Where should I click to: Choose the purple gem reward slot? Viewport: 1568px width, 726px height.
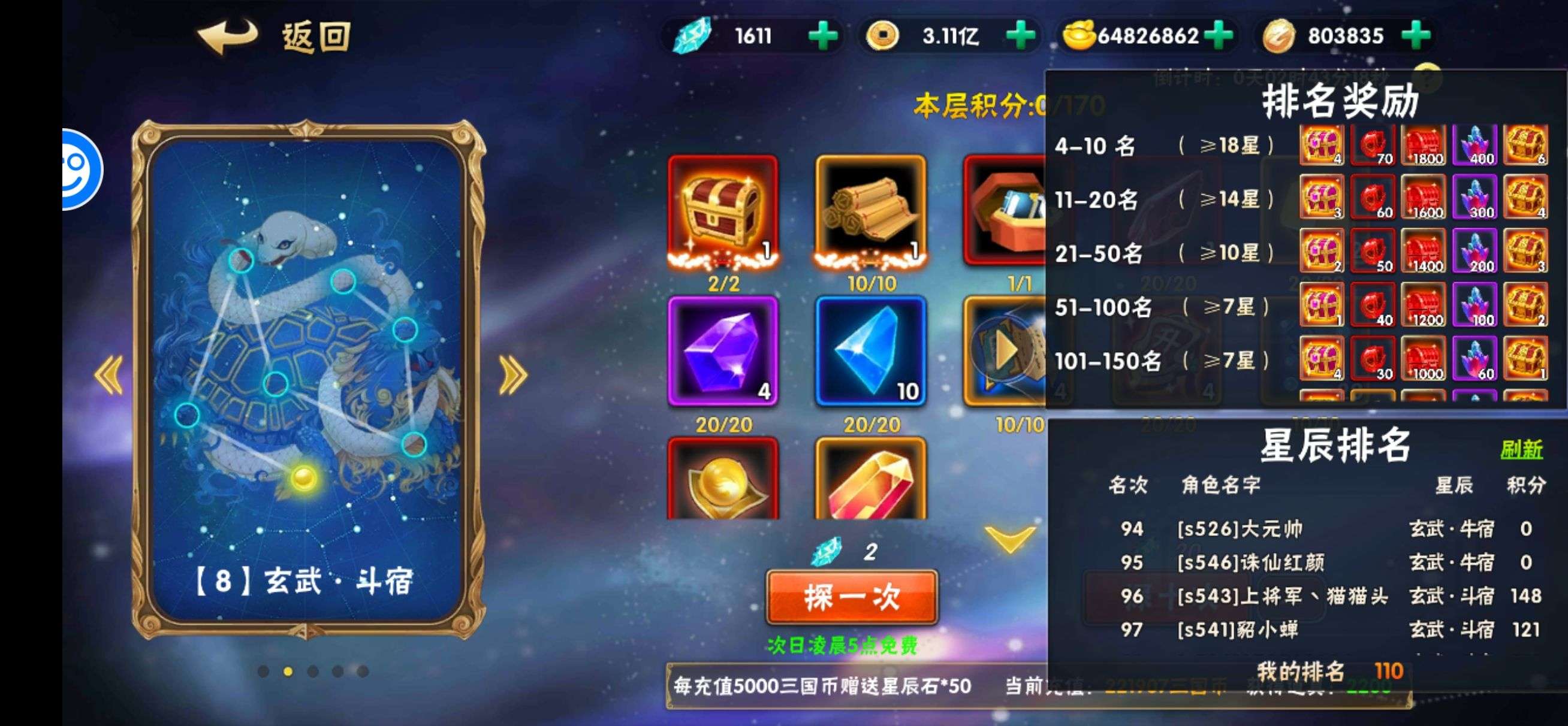point(722,351)
